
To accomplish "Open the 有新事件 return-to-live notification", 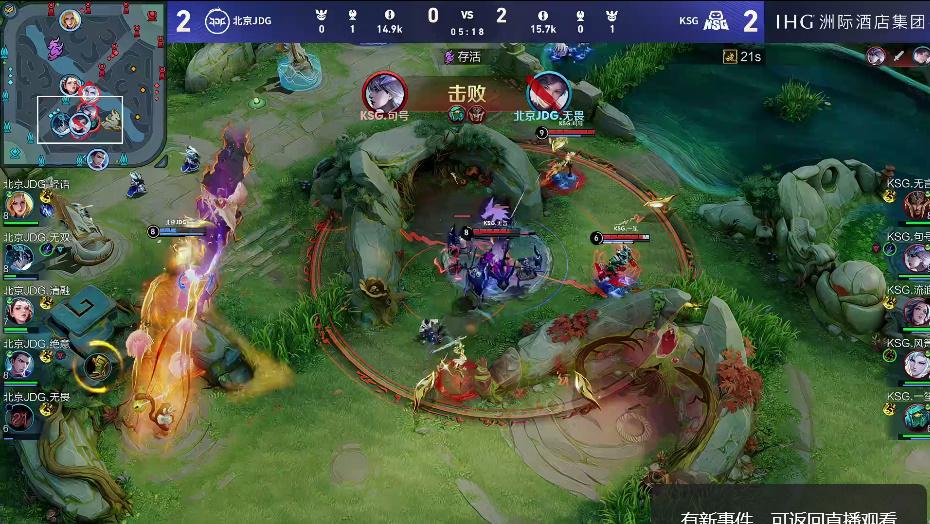I will [789, 512].
